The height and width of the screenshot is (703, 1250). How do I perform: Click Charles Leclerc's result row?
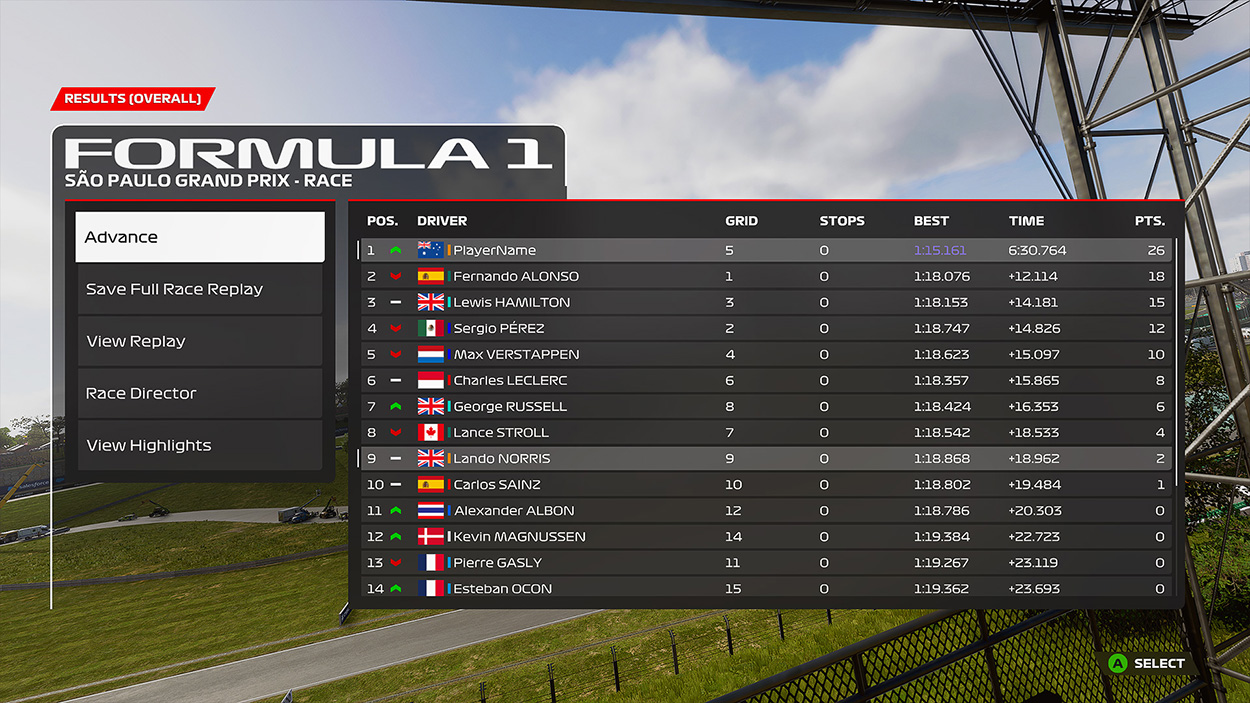tap(765, 380)
